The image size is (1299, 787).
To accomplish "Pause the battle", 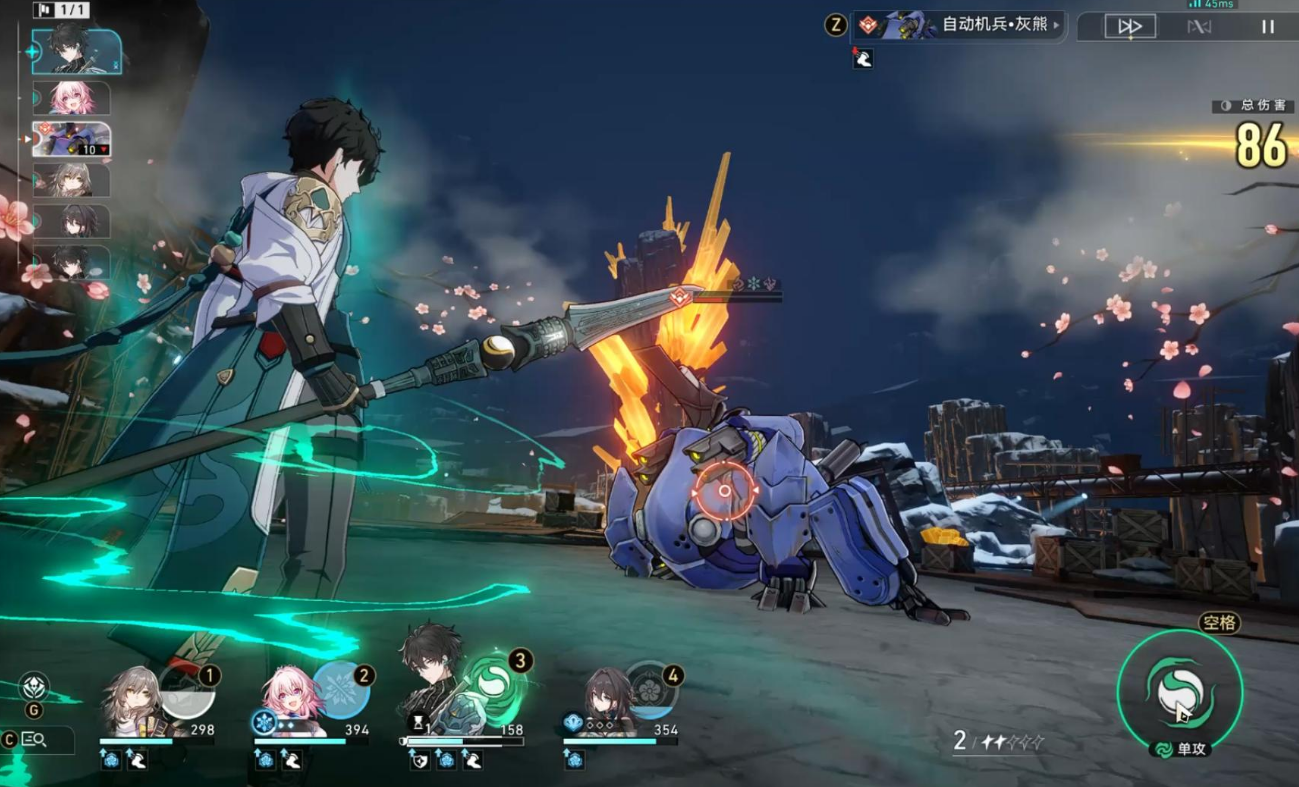I will pyautogui.click(x=1267, y=27).
